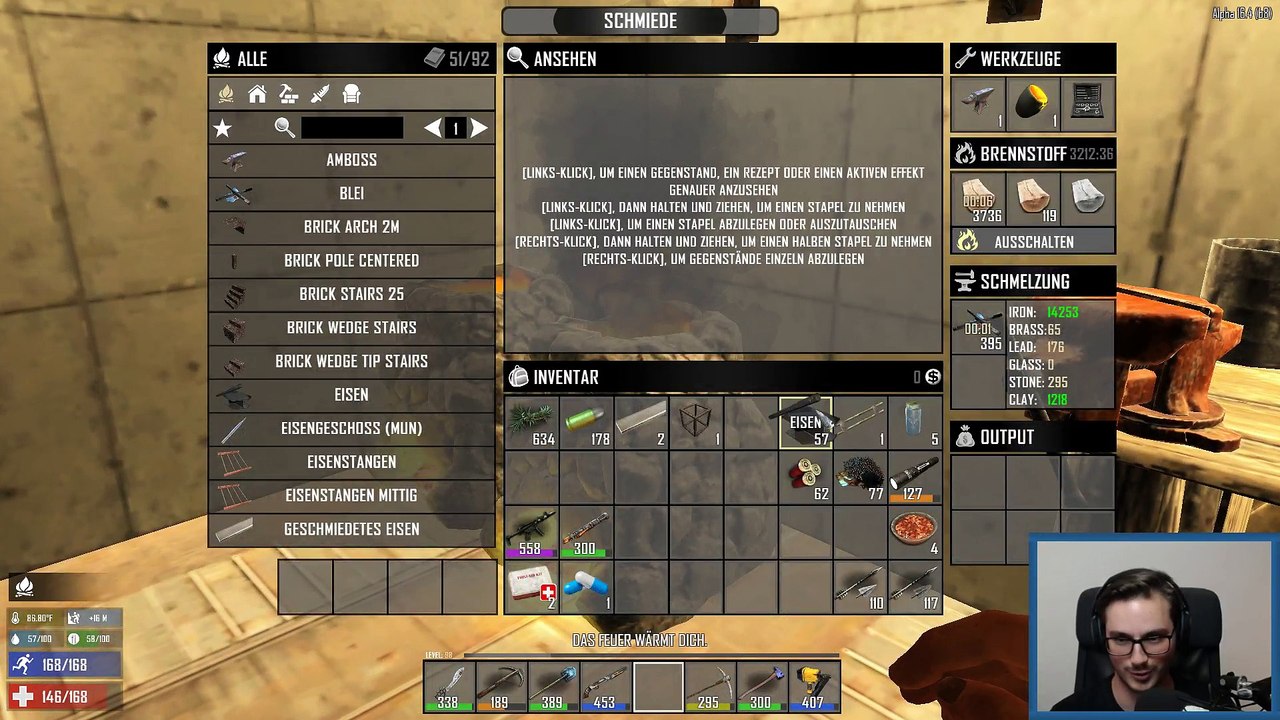The image size is (1280, 720).
Task: Go to the next recipe page
Action: 480,128
